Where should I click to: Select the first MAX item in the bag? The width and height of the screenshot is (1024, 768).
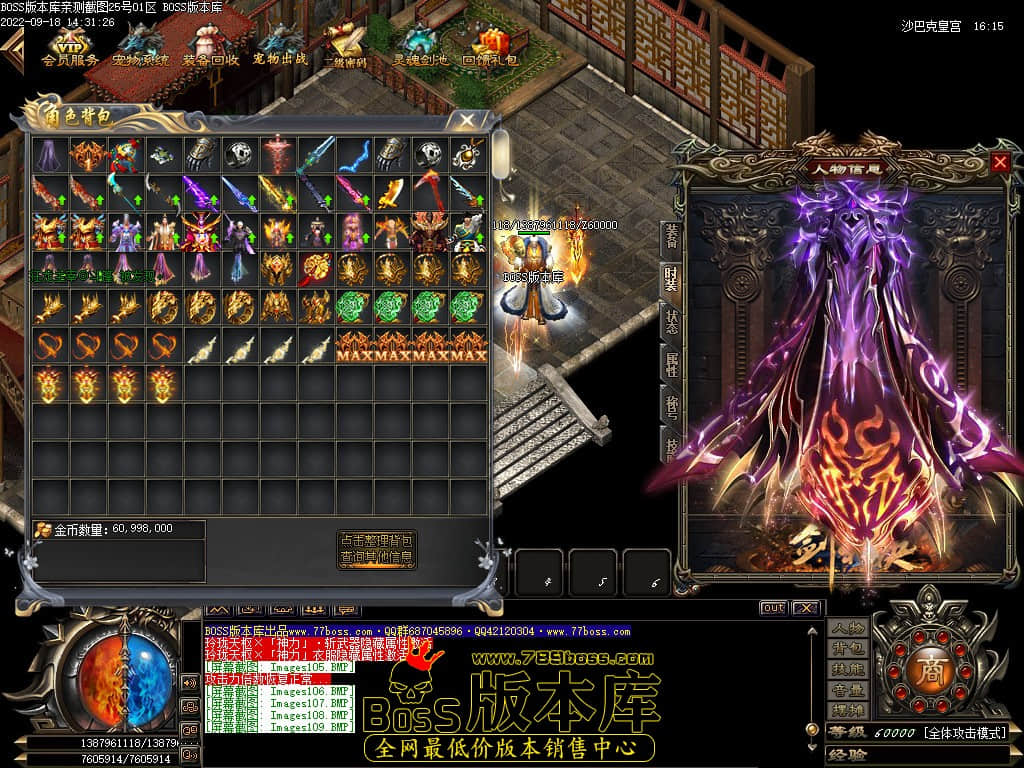pos(355,346)
